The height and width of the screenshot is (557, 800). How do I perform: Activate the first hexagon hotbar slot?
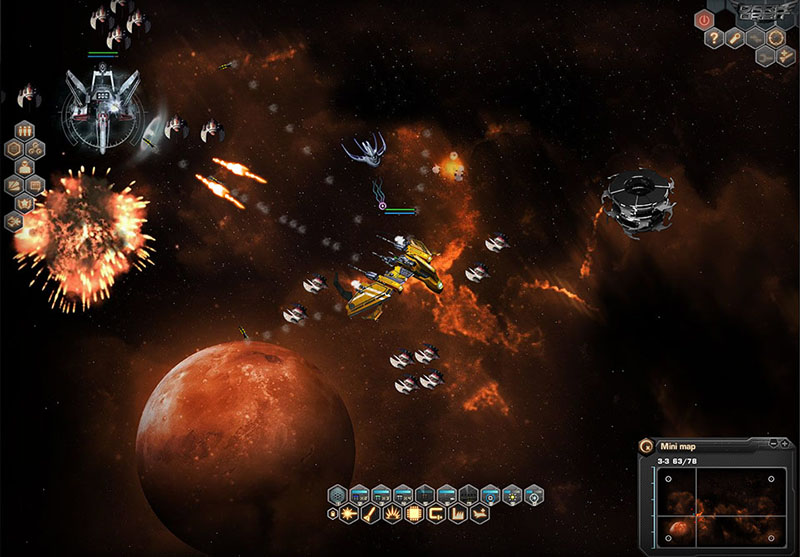[337, 494]
